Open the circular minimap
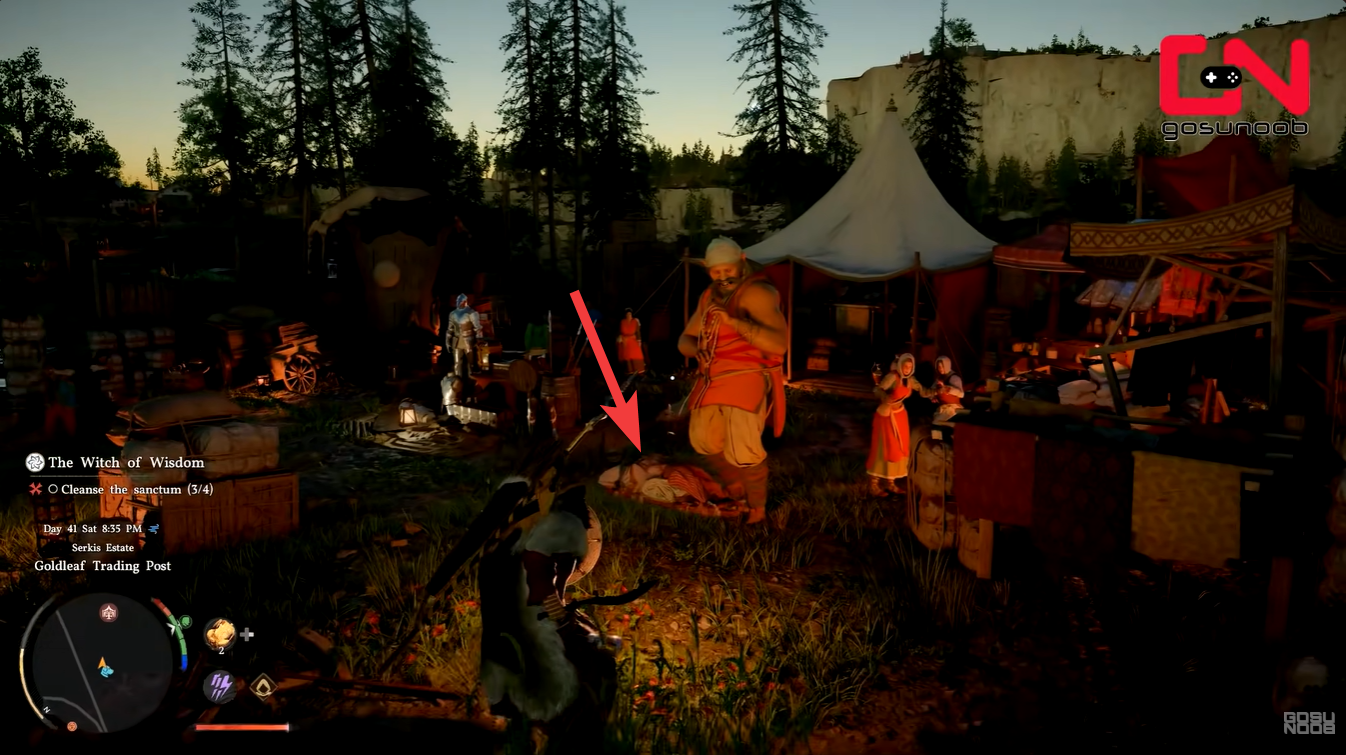Image resolution: width=1346 pixels, height=755 pixels. 101,661
